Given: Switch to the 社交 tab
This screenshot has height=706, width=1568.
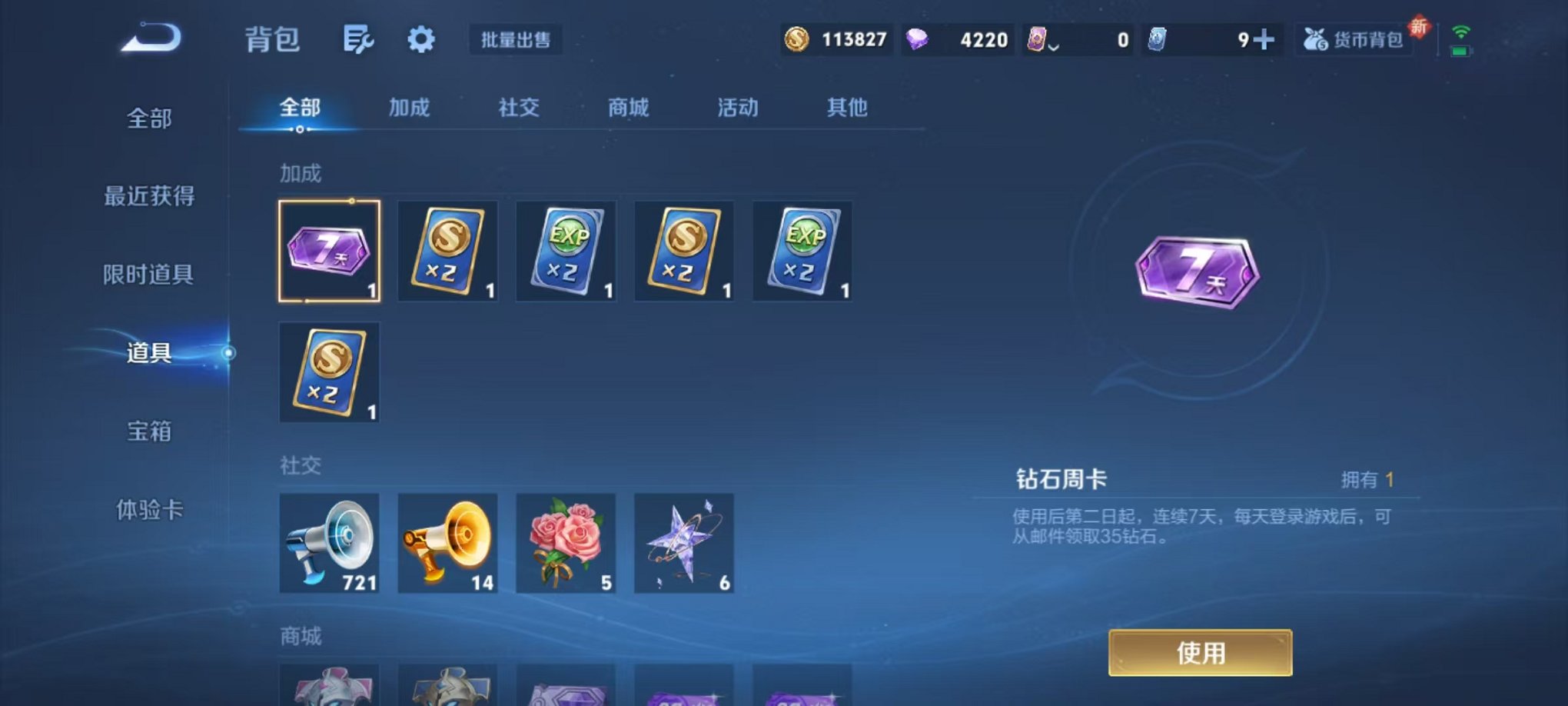Looking at the screenshot, I should (x=518, y=108).
